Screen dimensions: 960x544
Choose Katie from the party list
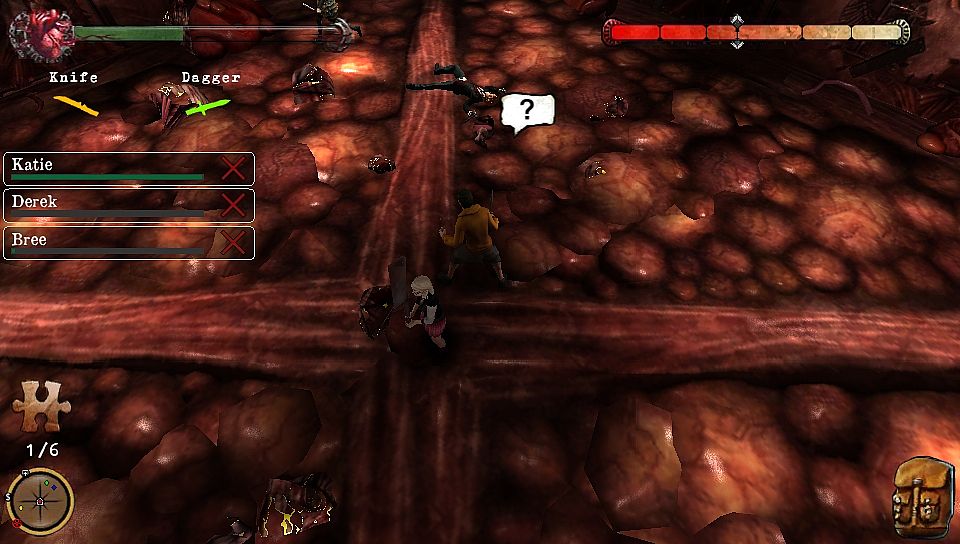110,168
